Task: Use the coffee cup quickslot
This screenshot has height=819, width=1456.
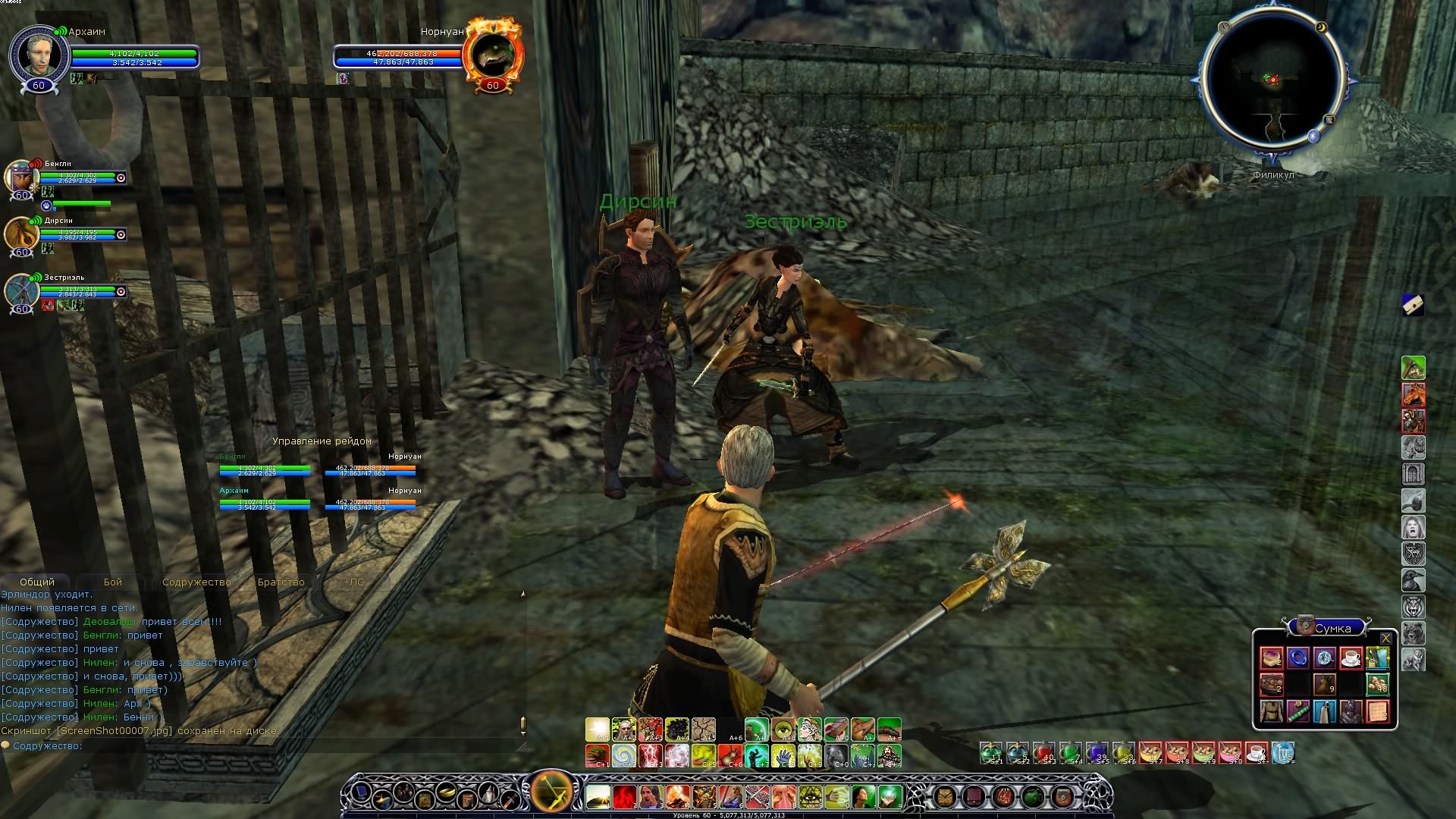Action: (1256, 752)
